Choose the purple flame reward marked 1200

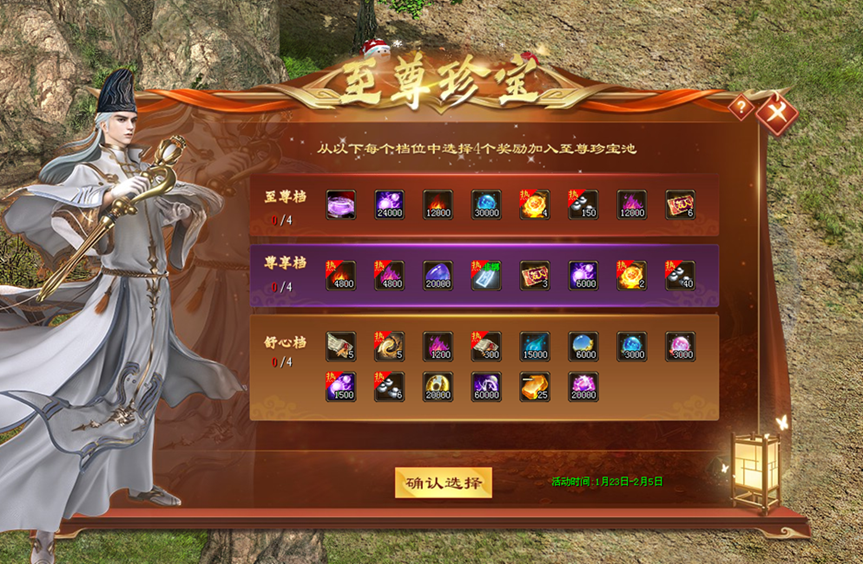438,347
